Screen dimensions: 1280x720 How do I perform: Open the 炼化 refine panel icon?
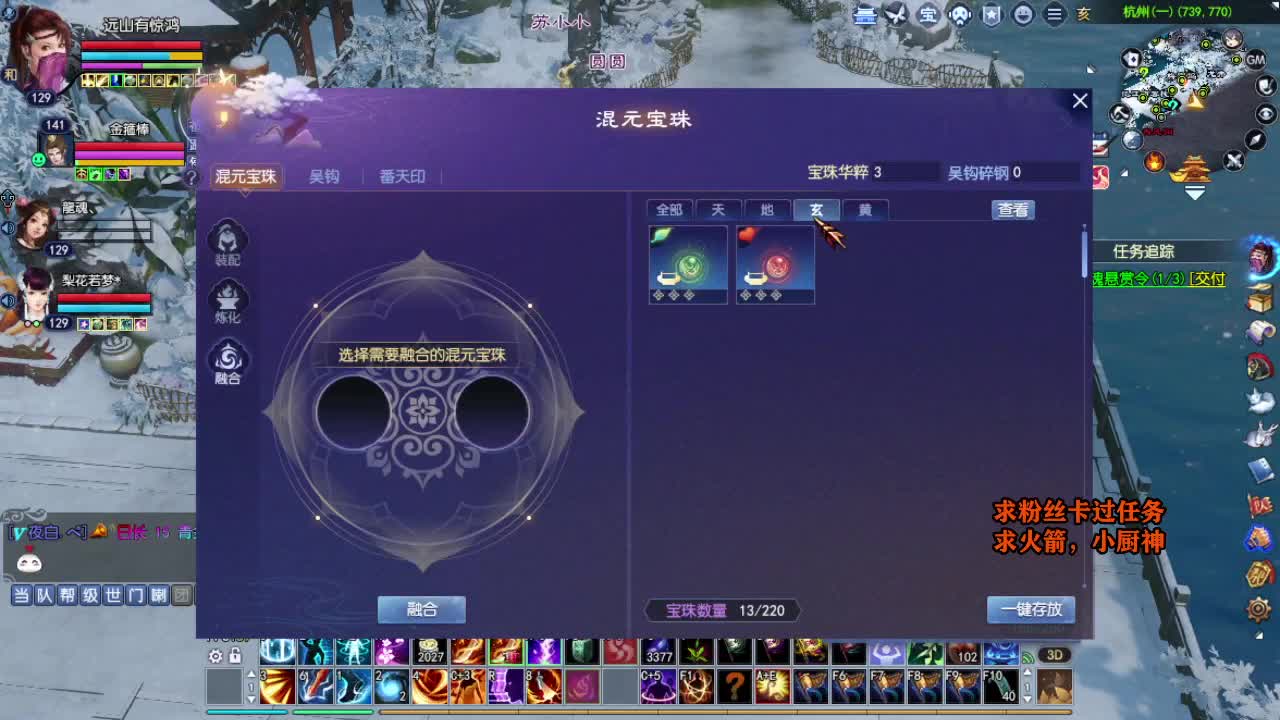point(229,299)
